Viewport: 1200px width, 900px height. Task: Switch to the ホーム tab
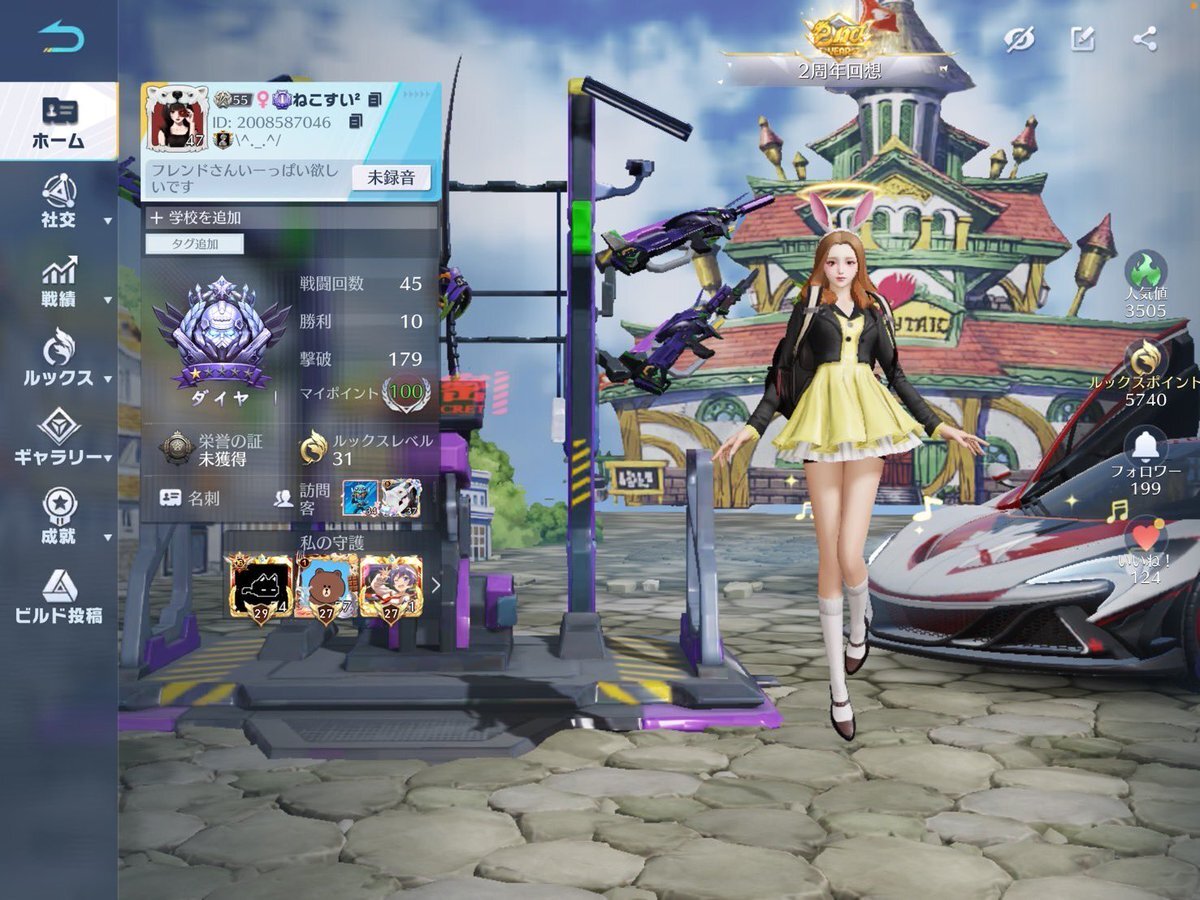[58, 122]
